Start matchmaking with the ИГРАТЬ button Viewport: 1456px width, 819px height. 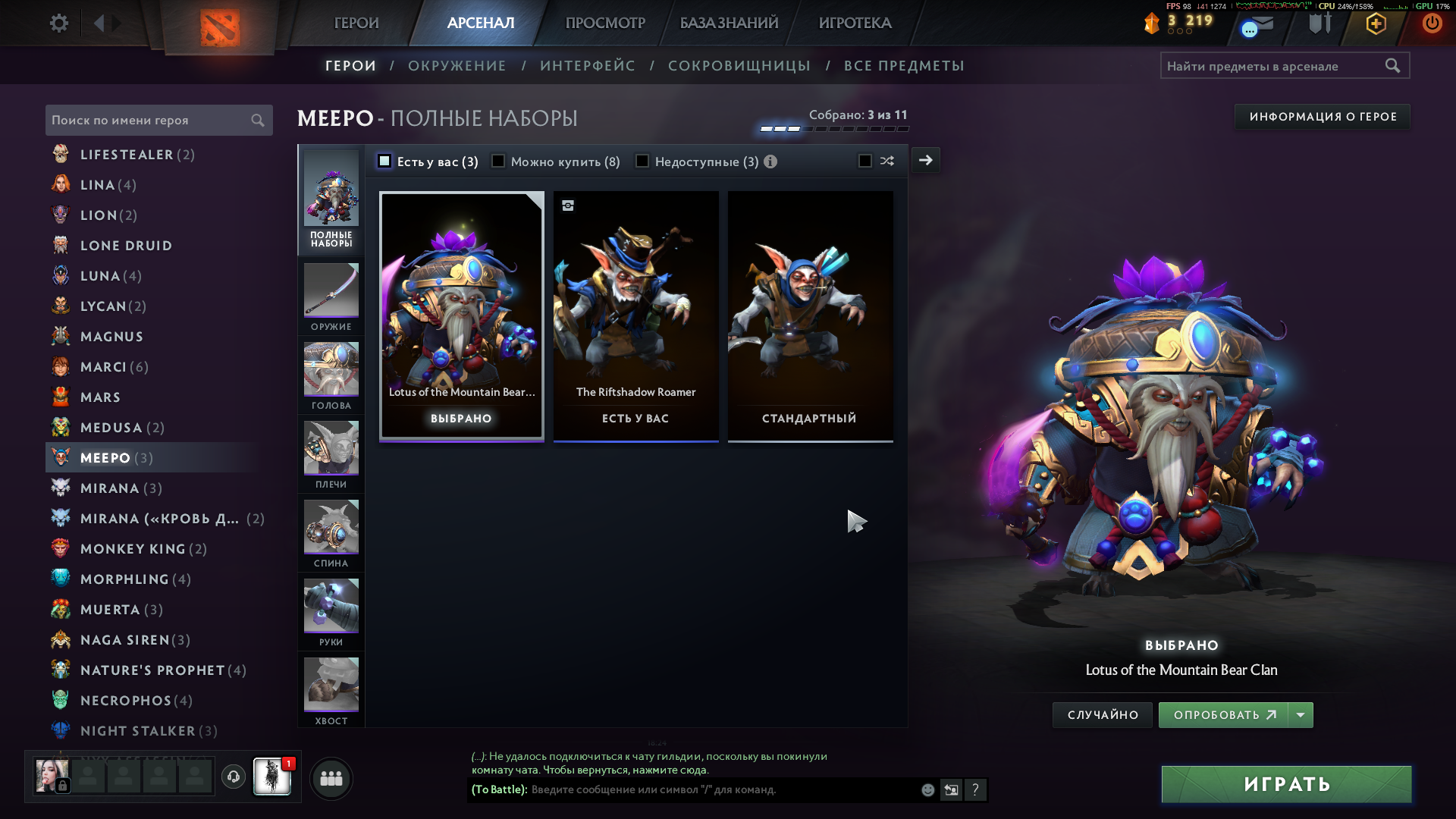(x=1286, y=784)
